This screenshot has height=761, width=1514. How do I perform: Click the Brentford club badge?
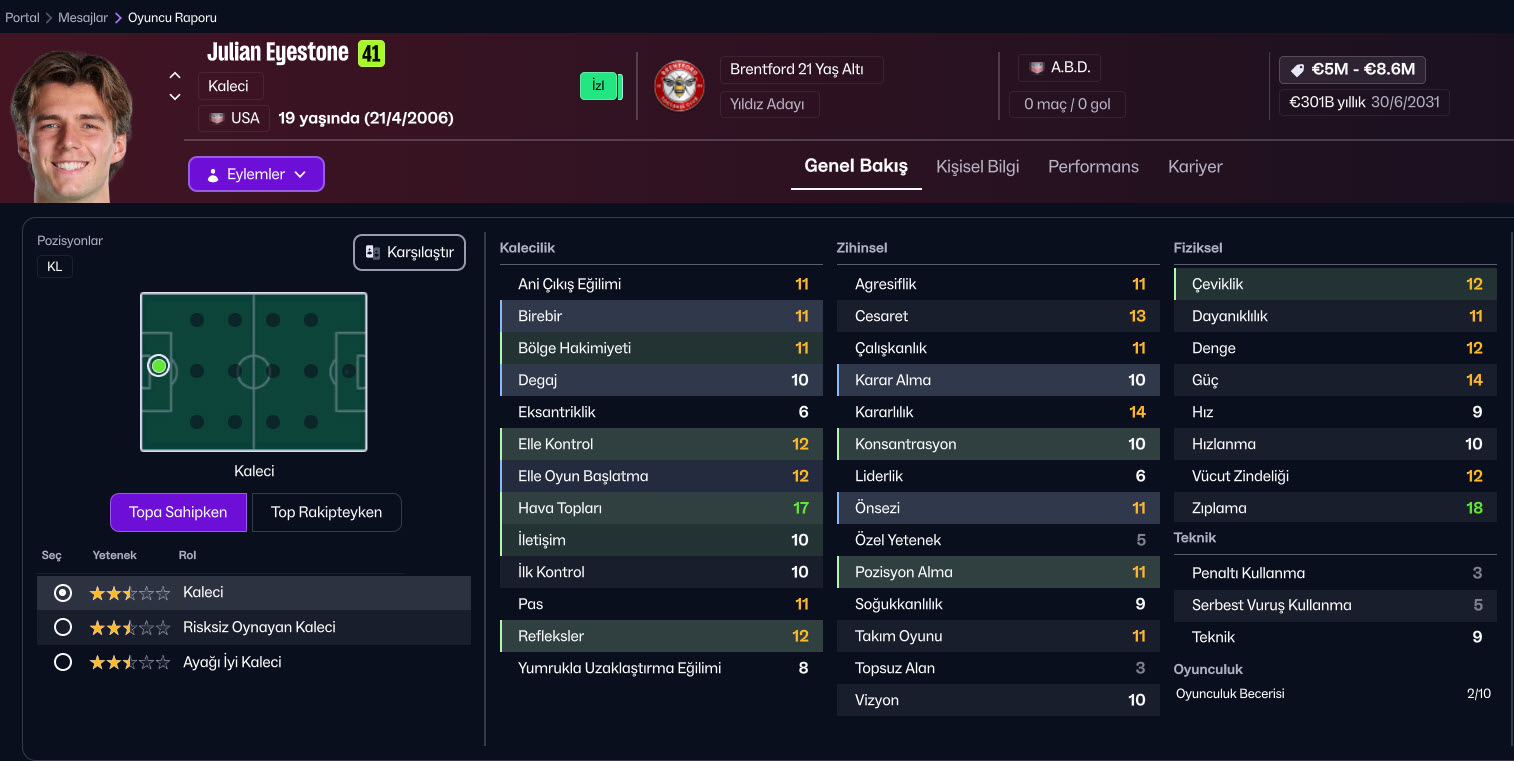679,86
